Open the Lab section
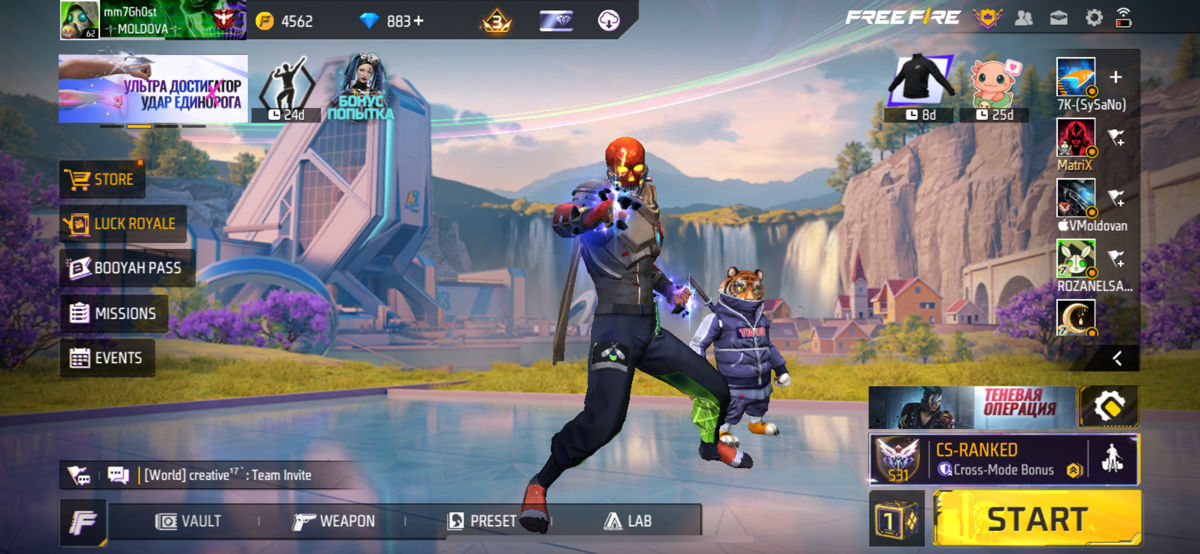The height and width of the screenshot is (554, 1200). 627,521
